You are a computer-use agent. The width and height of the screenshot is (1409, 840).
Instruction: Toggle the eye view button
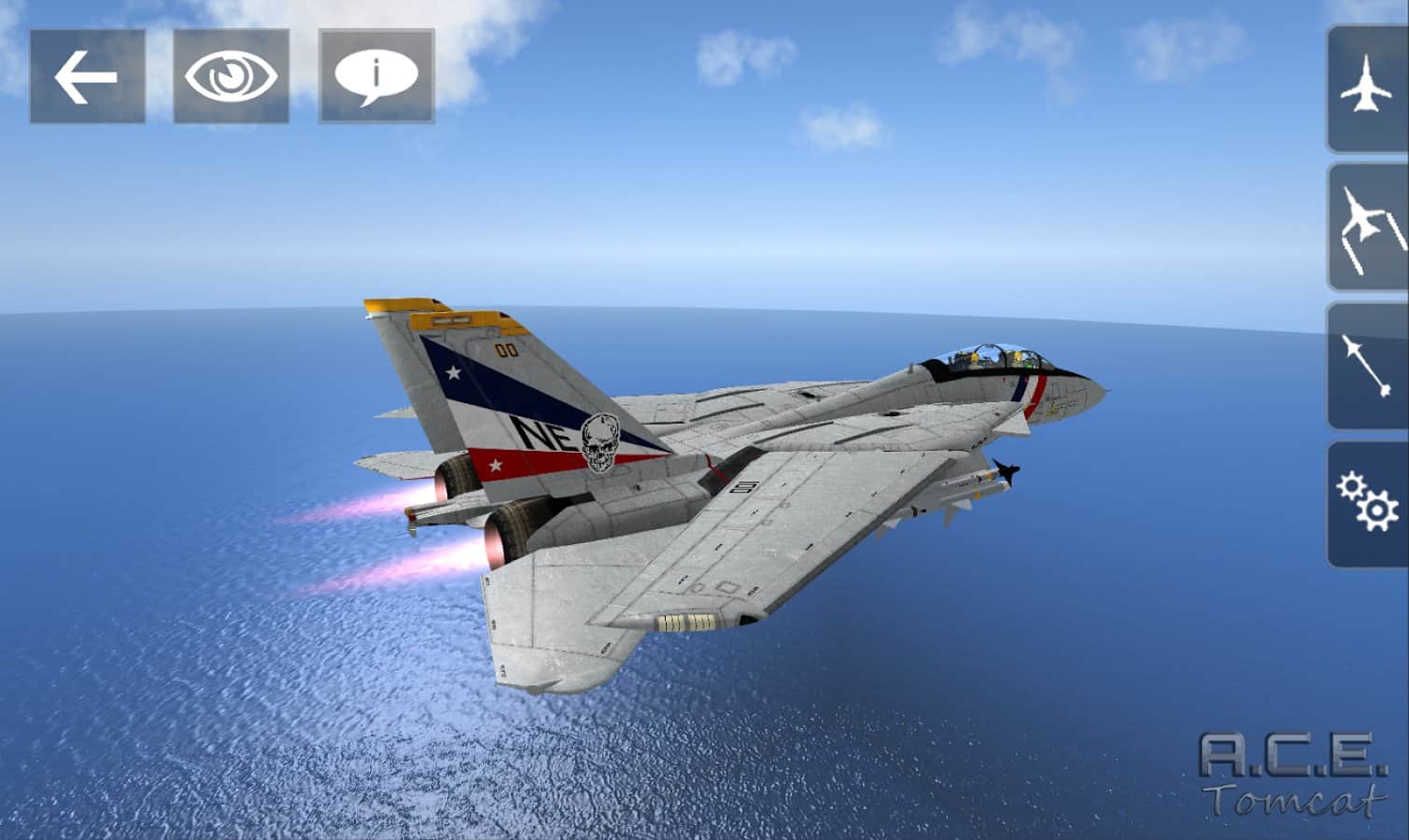[x=231, y=77]
